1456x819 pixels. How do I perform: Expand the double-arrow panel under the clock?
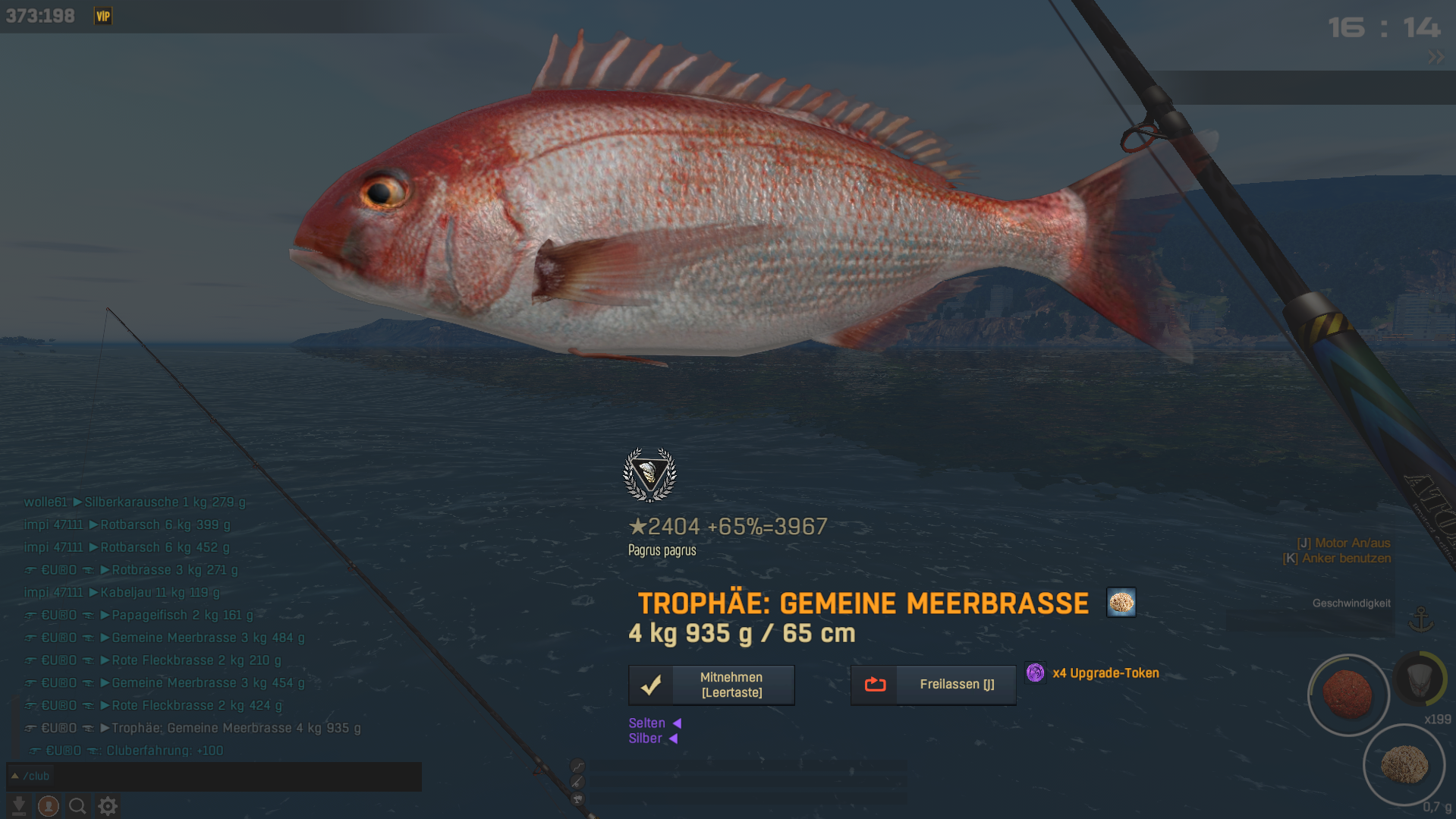(x=1436, y=57)
